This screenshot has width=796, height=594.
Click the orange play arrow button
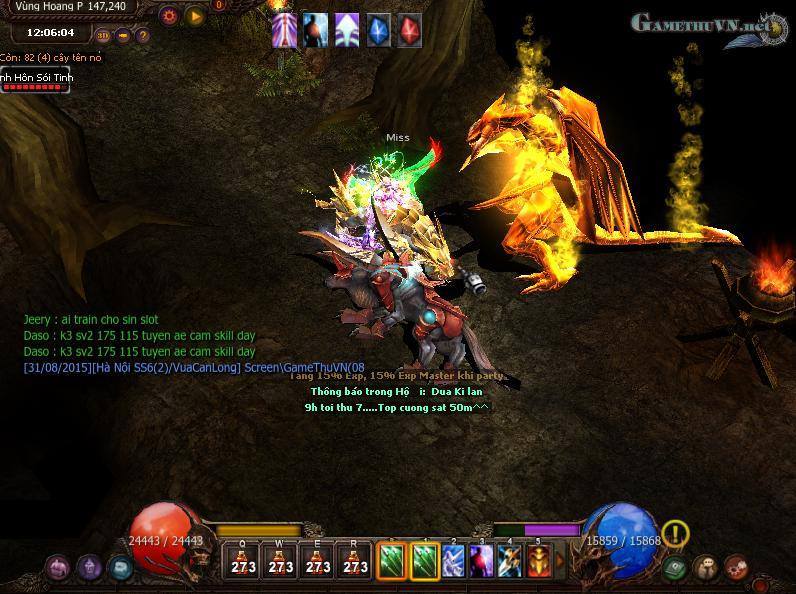click(x=195, y=15)
